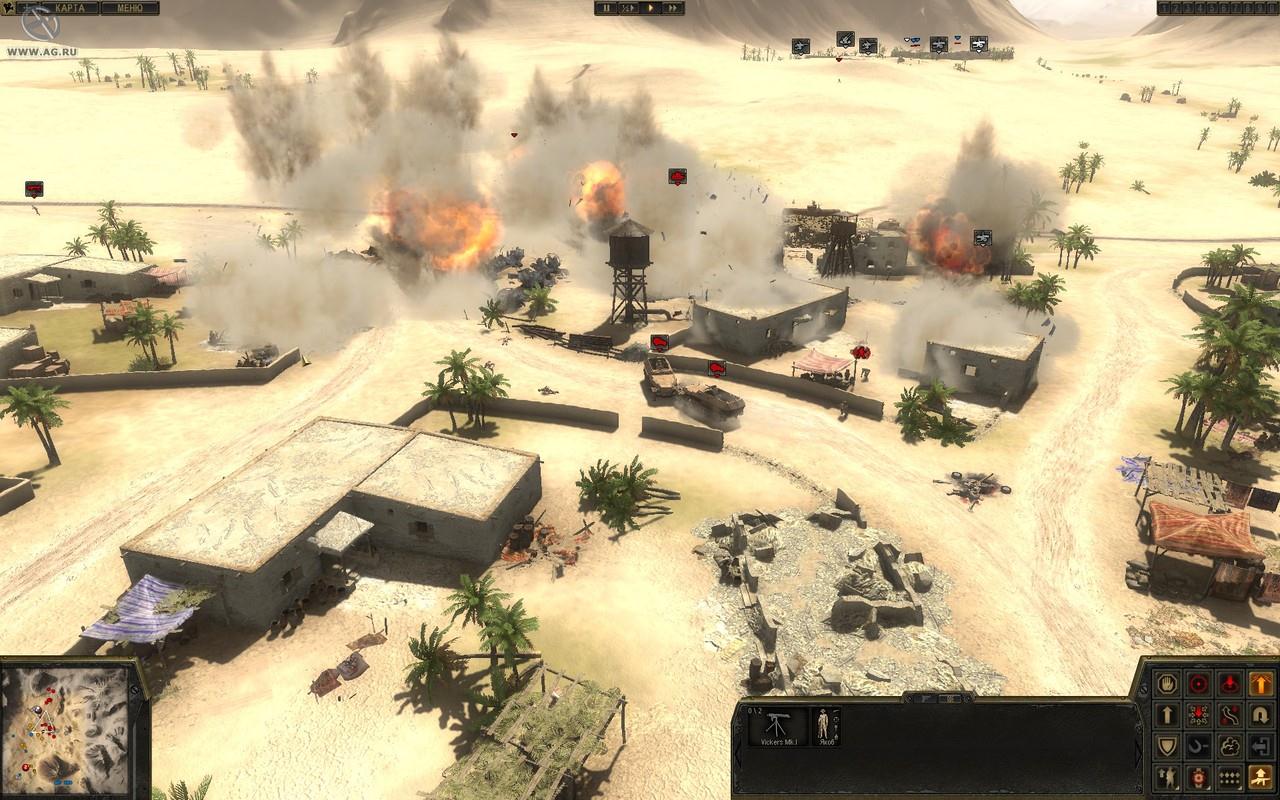Choose the red crosshair attack command
The width and height of the screenshot is (1280, 800).
[x=1198, y=684]
